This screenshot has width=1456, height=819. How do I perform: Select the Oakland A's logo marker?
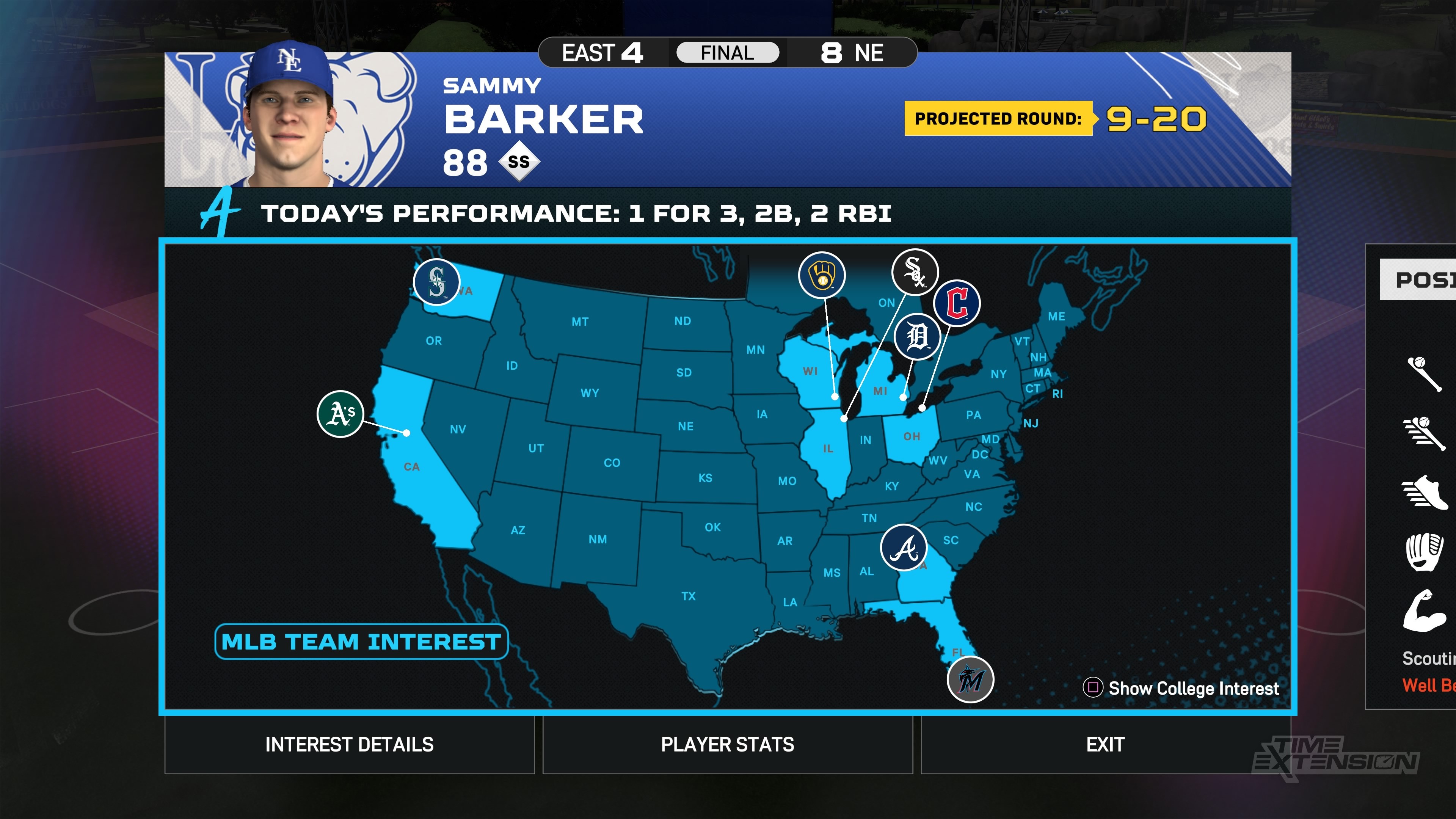[x=340, y=414]
